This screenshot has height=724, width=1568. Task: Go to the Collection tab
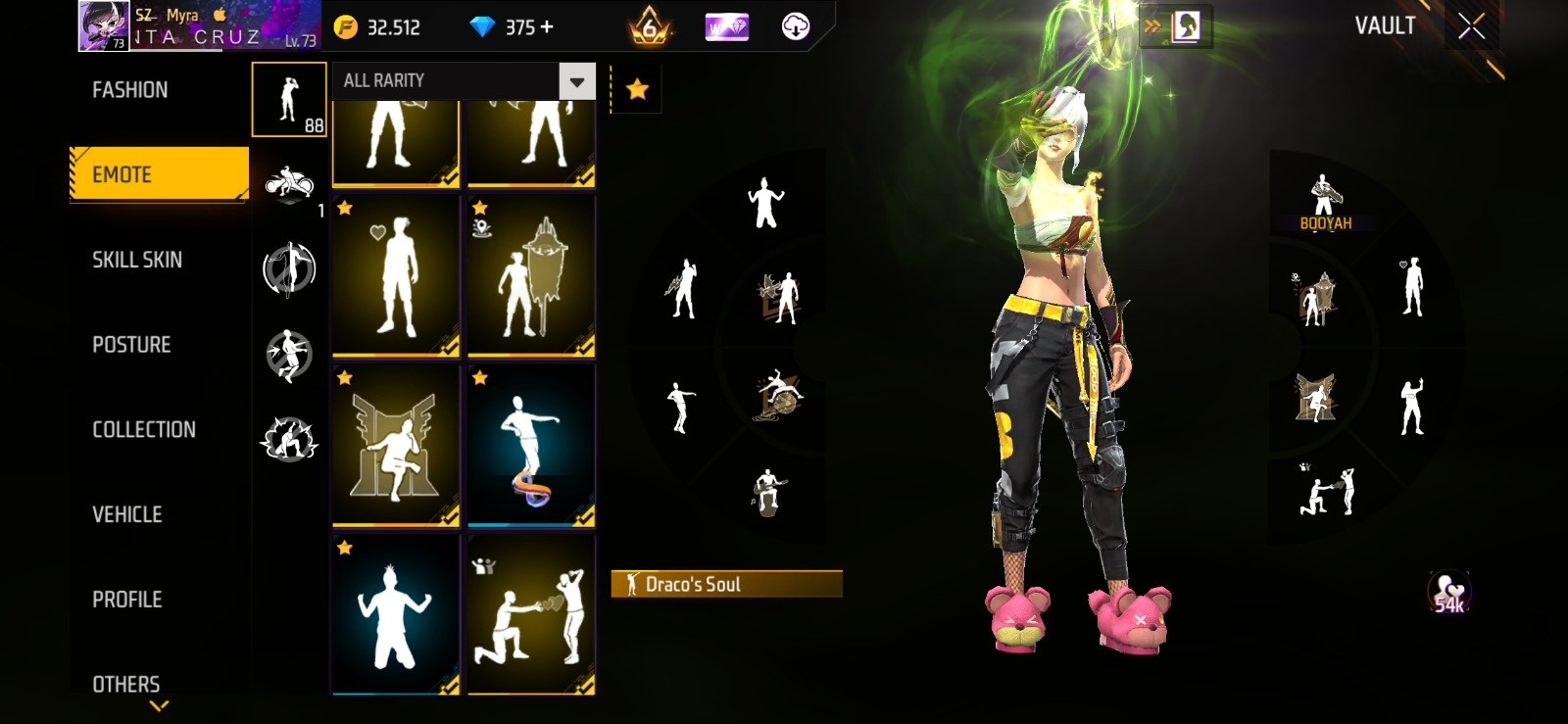point(144,429)
